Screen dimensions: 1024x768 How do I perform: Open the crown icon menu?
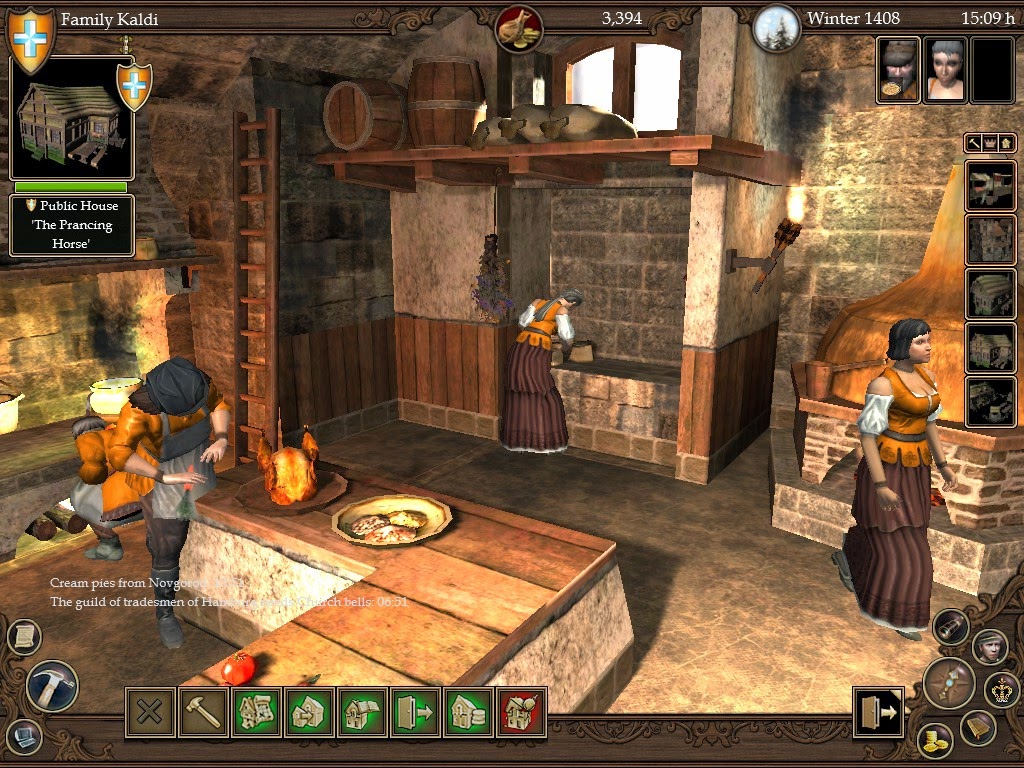pos(1002,688)
